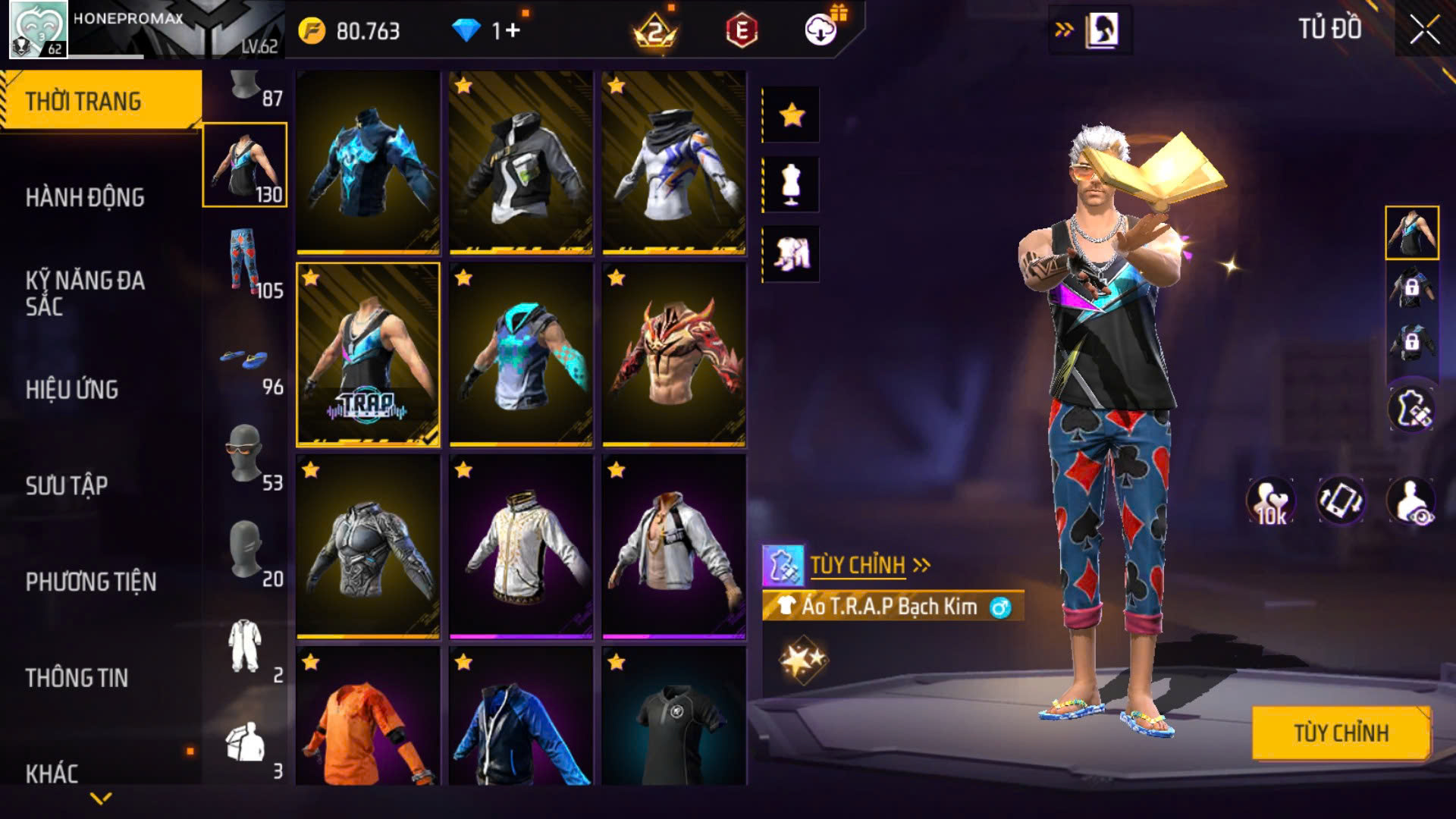Toggle character view with eye icon

click(x=1412, y=501)
